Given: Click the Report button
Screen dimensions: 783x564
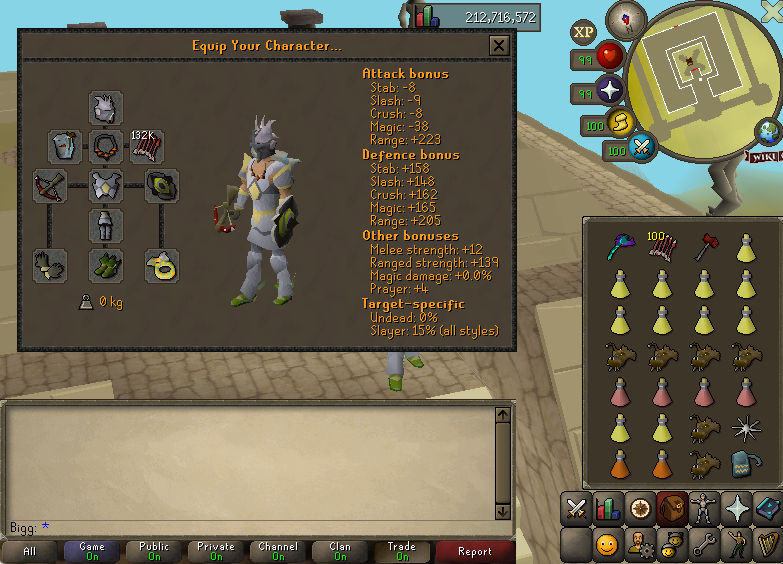Looking at the screenshot, I should [475, 551].
